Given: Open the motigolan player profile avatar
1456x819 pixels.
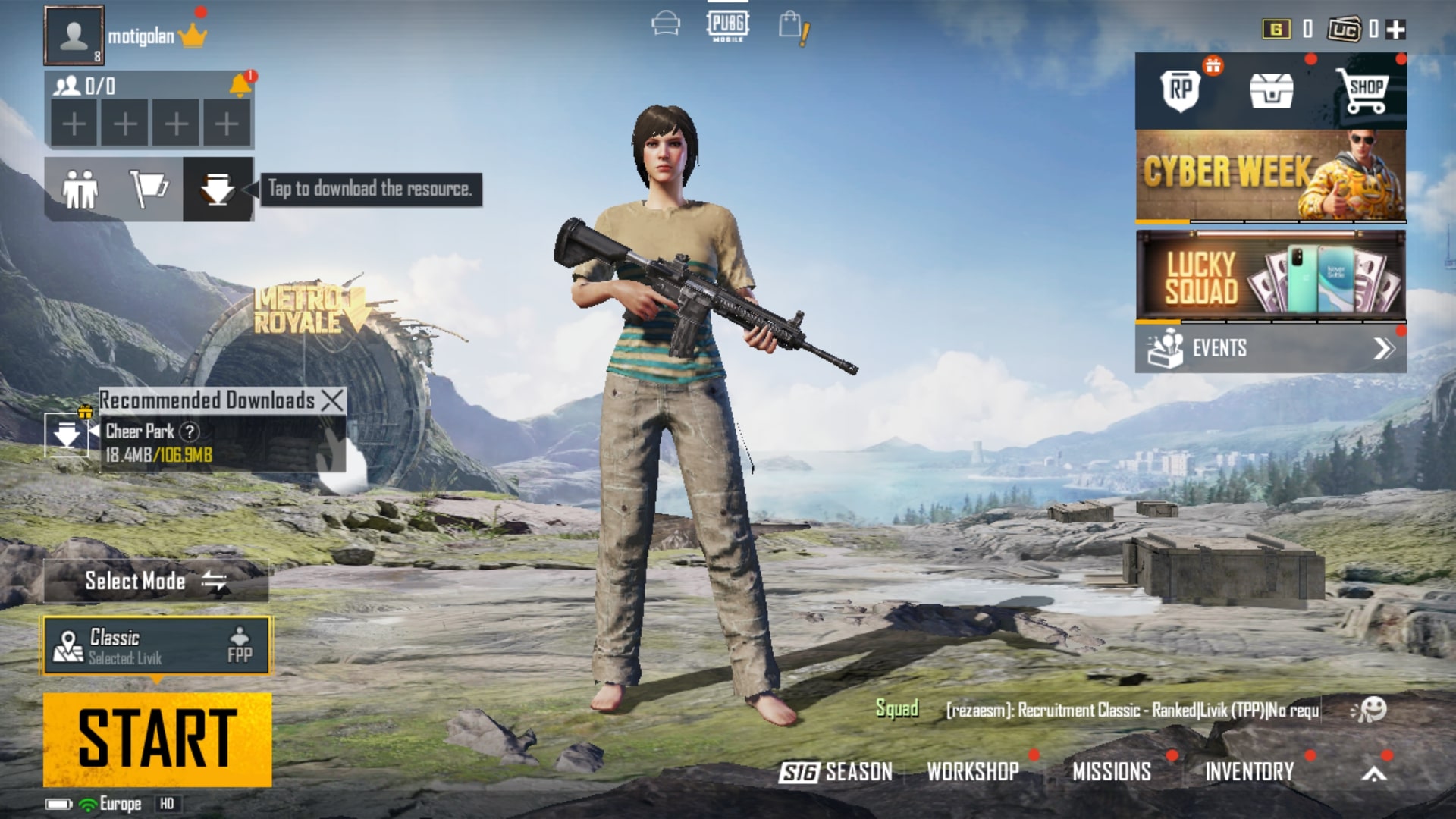Looking at the screenshot, I should (74, 36).
